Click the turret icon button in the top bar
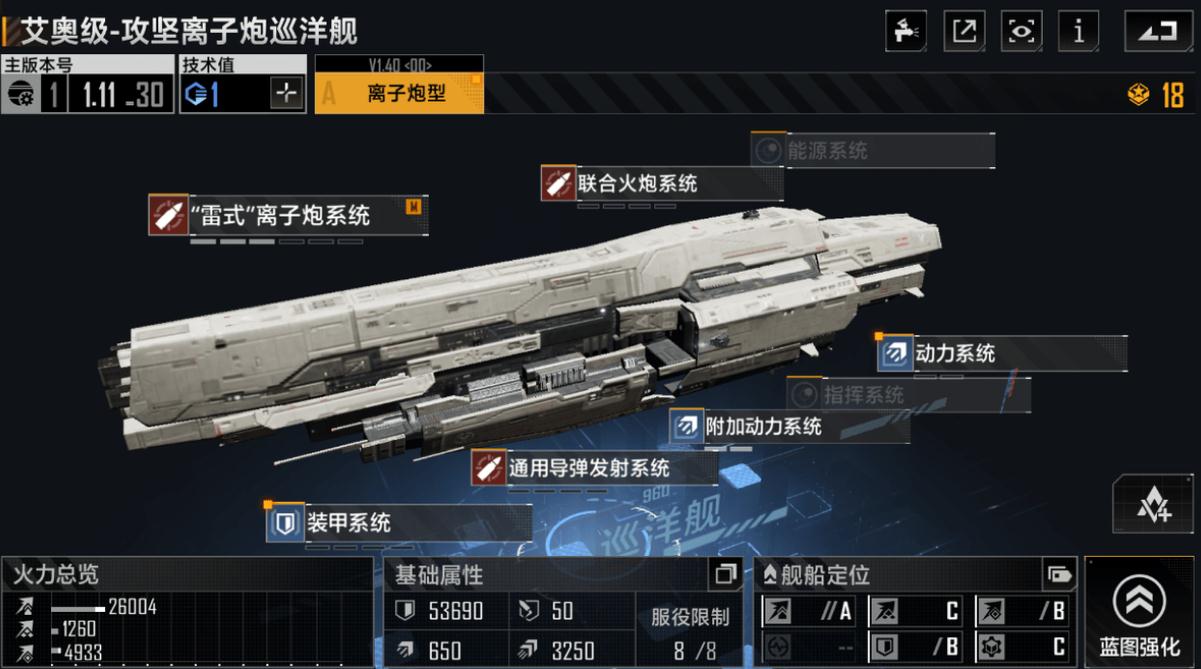 coord(906,30)
